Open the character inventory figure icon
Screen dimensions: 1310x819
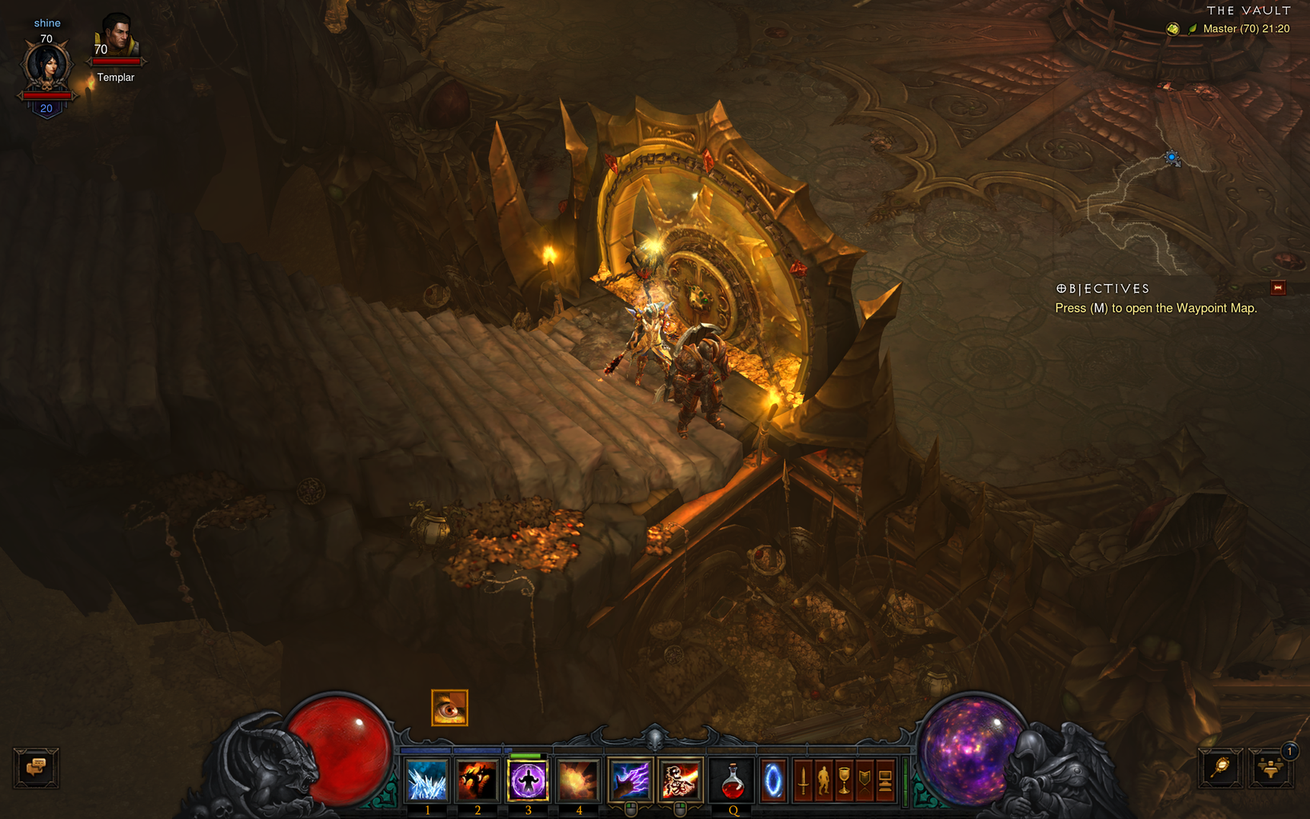coord(824,780)
